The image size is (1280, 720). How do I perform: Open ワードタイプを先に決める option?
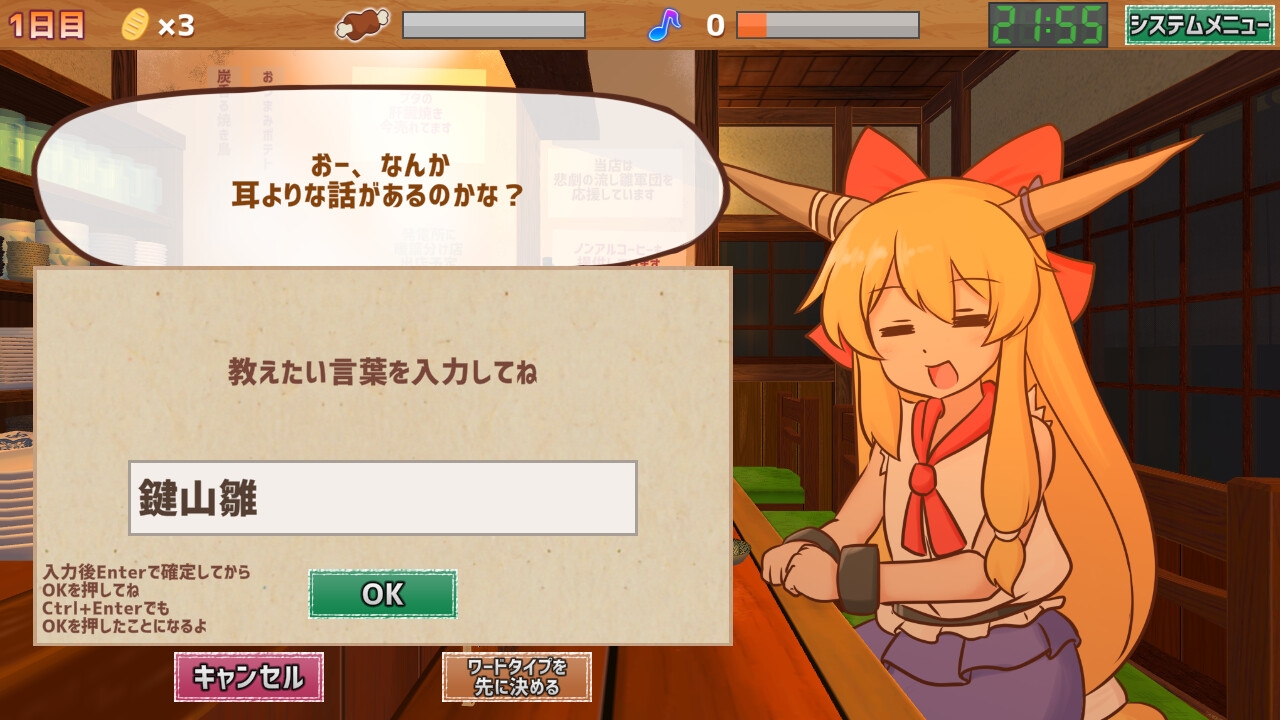pyautogui.click(x=516, y=678)
